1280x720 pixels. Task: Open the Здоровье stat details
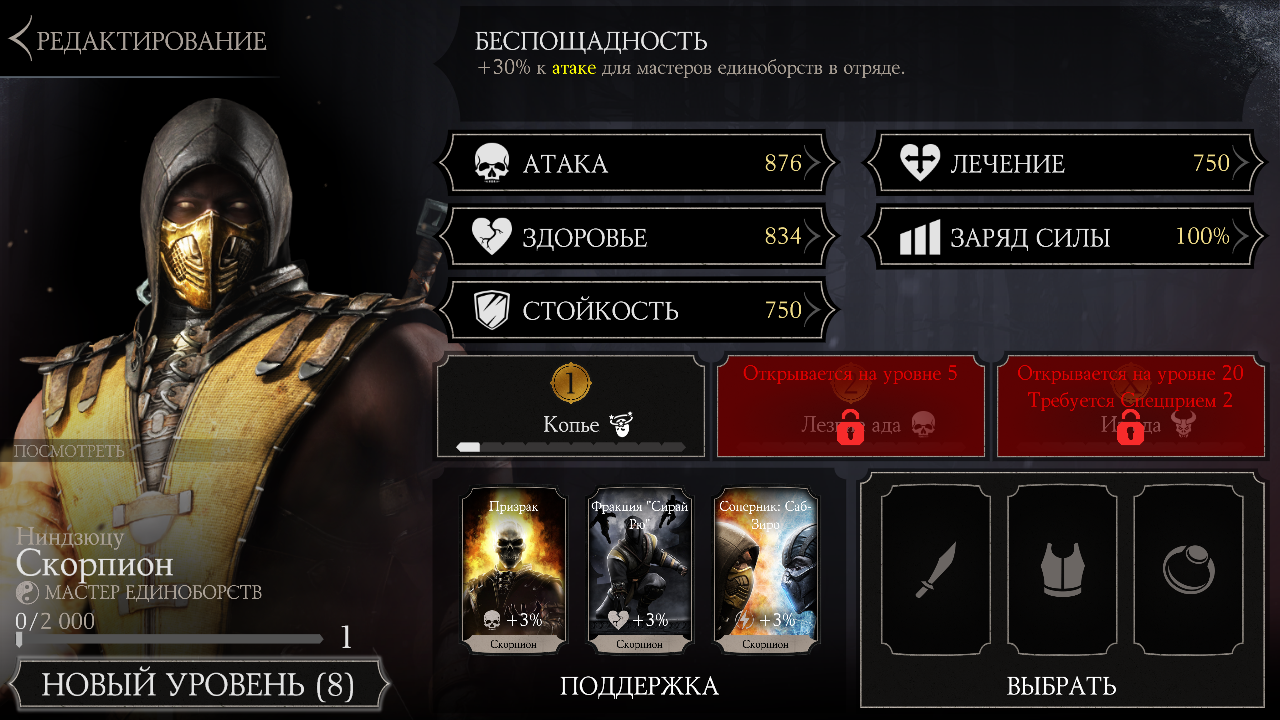click(x=637, y=238)
